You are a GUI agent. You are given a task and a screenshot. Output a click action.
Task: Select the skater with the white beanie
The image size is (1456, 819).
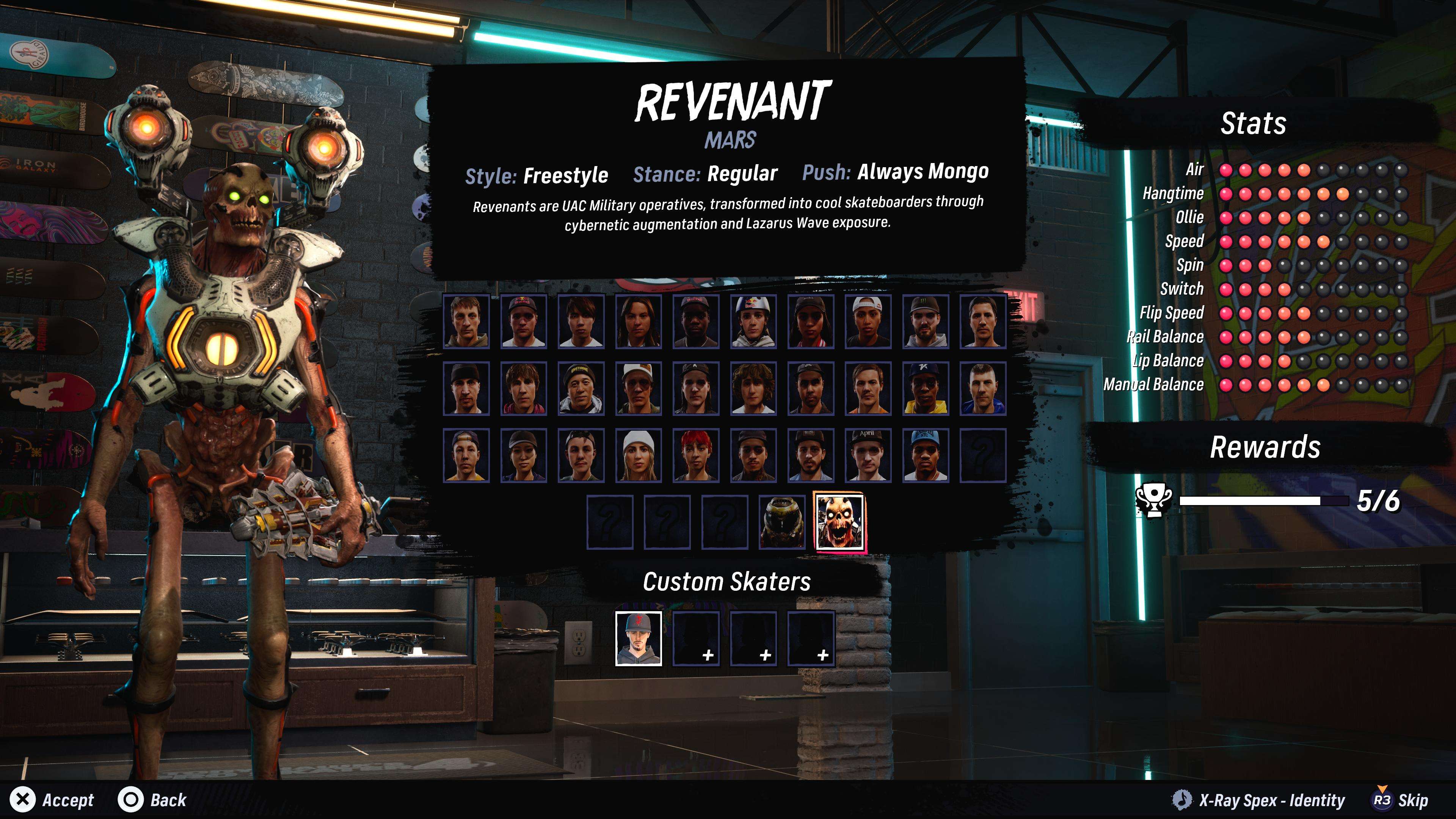[x=638, y=455]
